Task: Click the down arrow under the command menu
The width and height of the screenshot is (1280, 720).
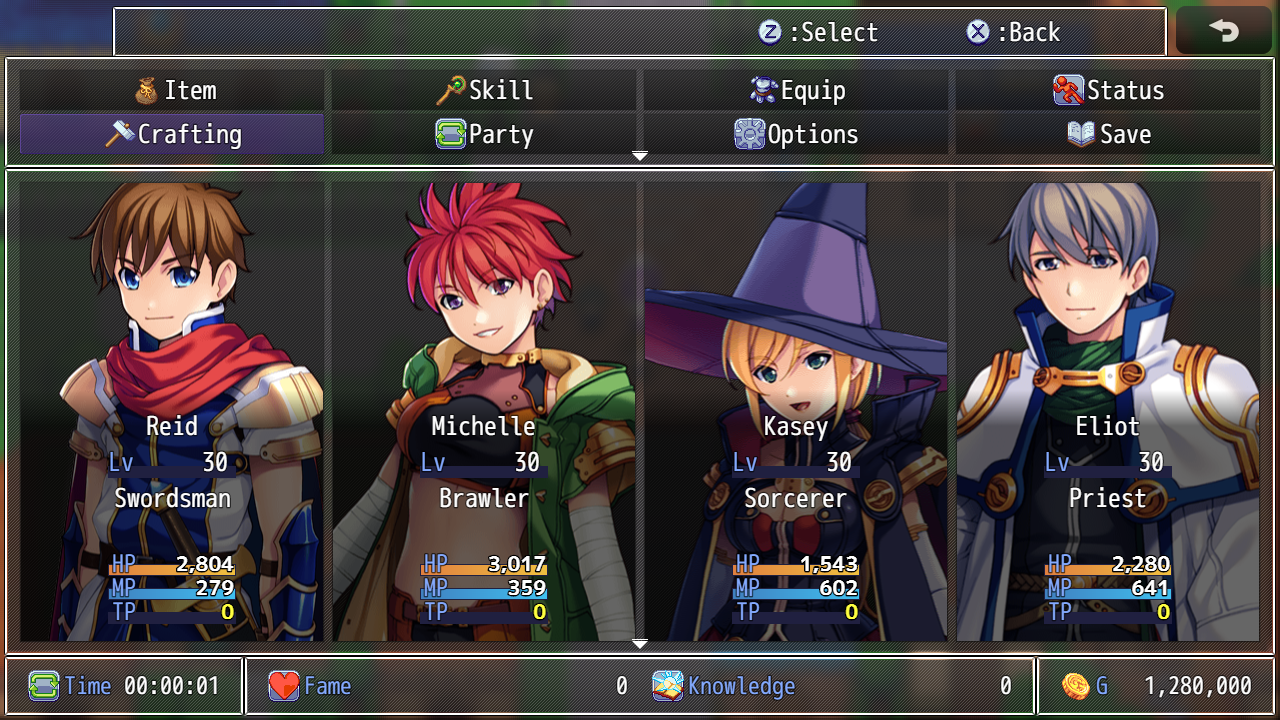Action: click(x=640, y=157)
